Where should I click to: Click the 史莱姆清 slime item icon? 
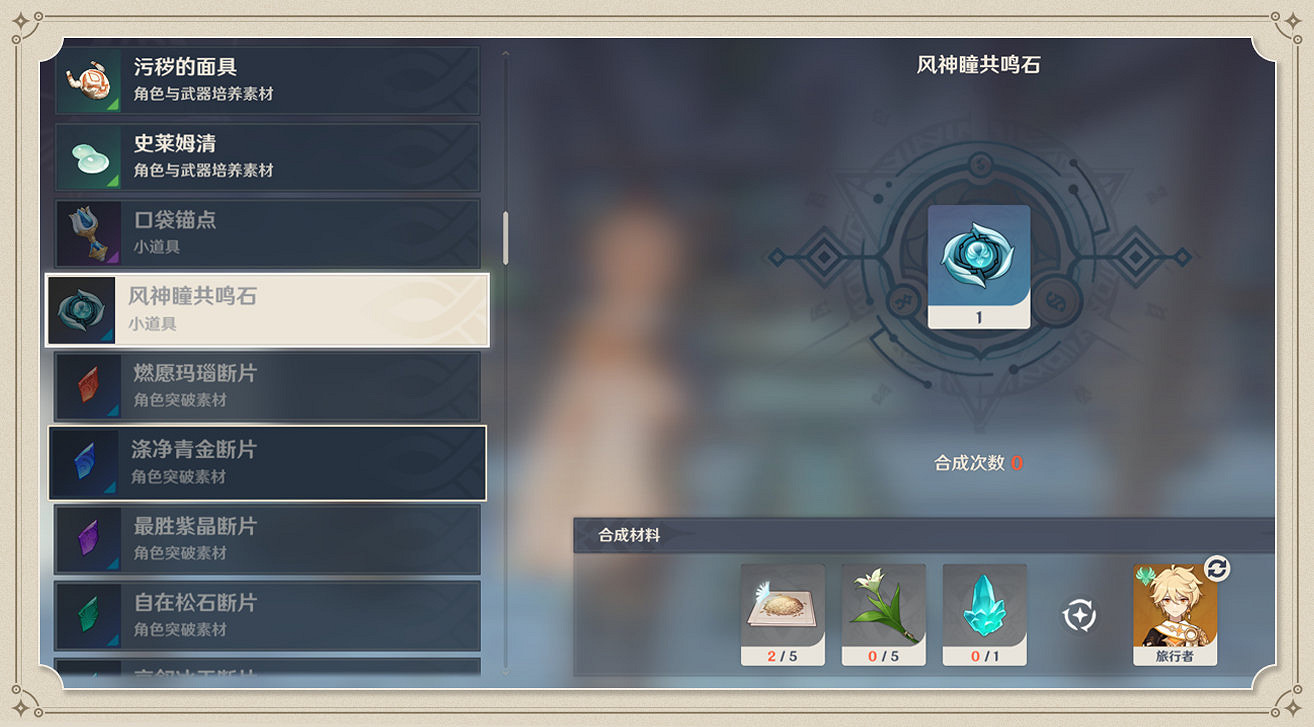pos(88,156)
